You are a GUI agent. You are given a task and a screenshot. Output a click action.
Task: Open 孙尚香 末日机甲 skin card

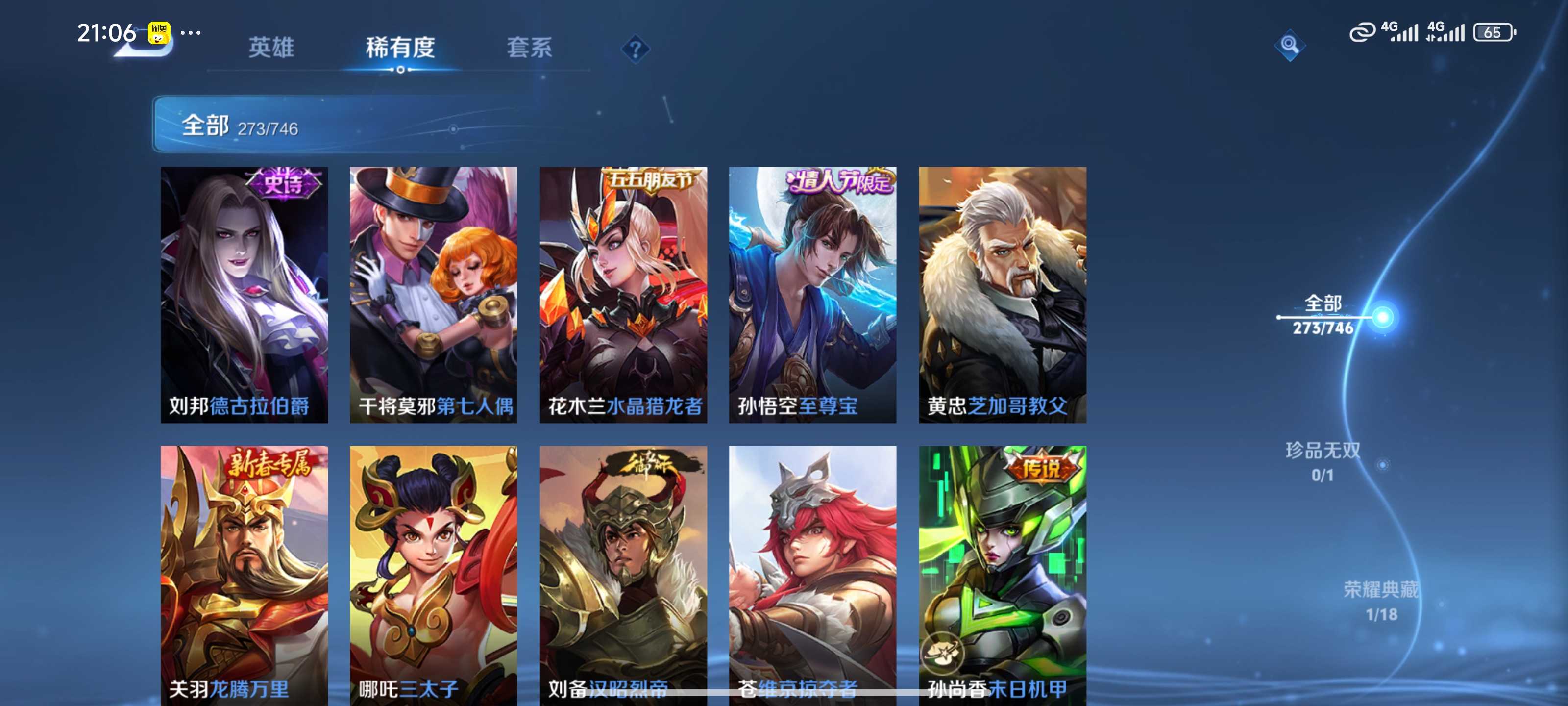1002,573
